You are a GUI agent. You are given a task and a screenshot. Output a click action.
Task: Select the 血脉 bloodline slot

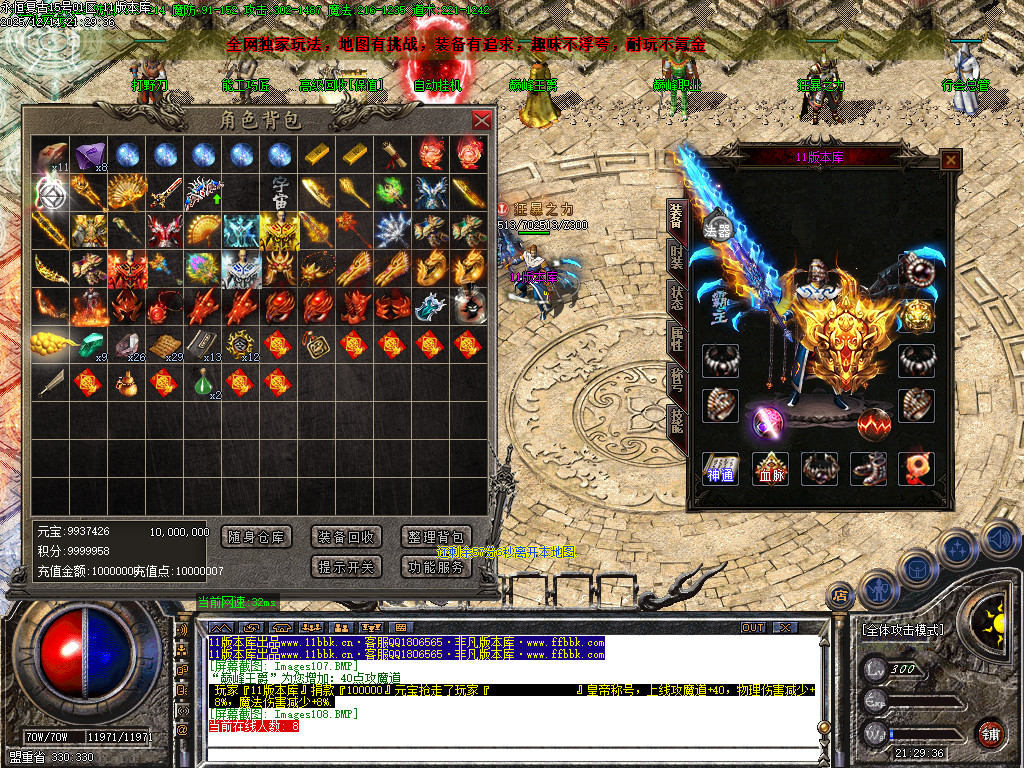[x=769, y=468]
